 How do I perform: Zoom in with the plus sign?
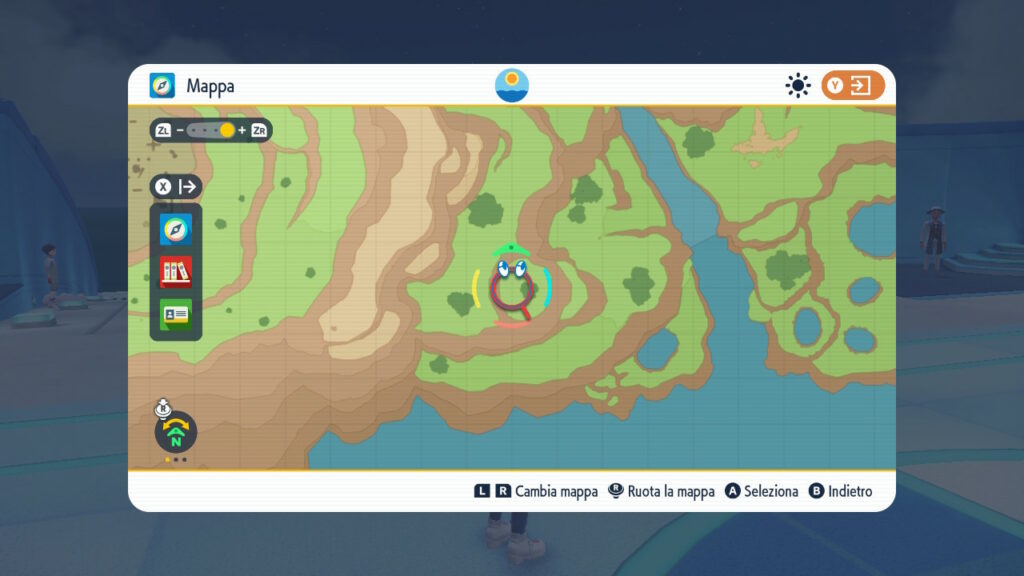pyautogui.click(x=242, y=131)
